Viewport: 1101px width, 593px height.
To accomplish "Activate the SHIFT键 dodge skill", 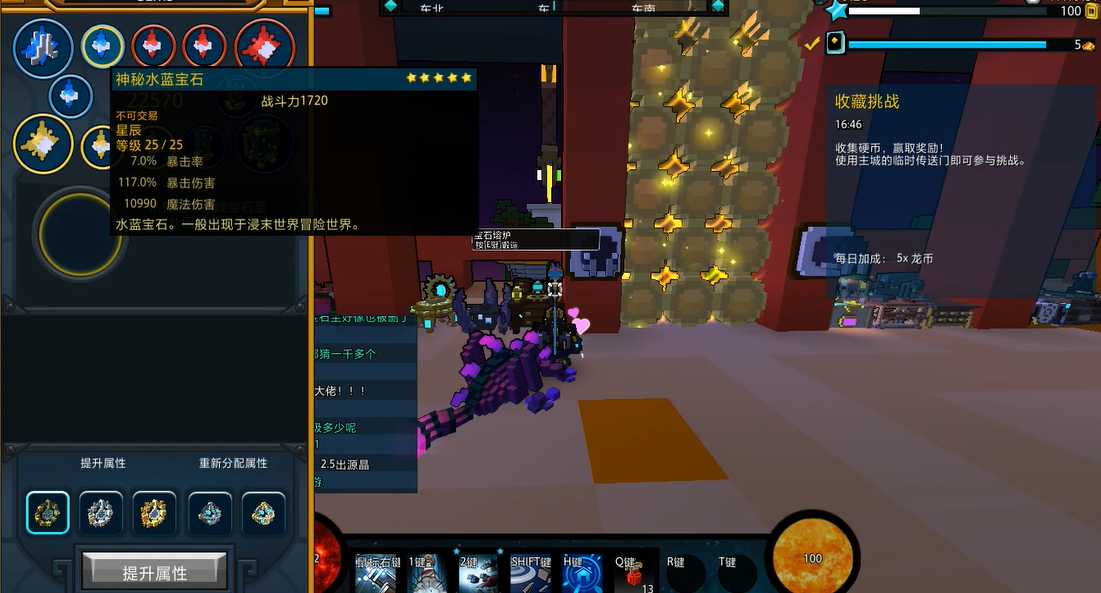I will pos(531,573).
